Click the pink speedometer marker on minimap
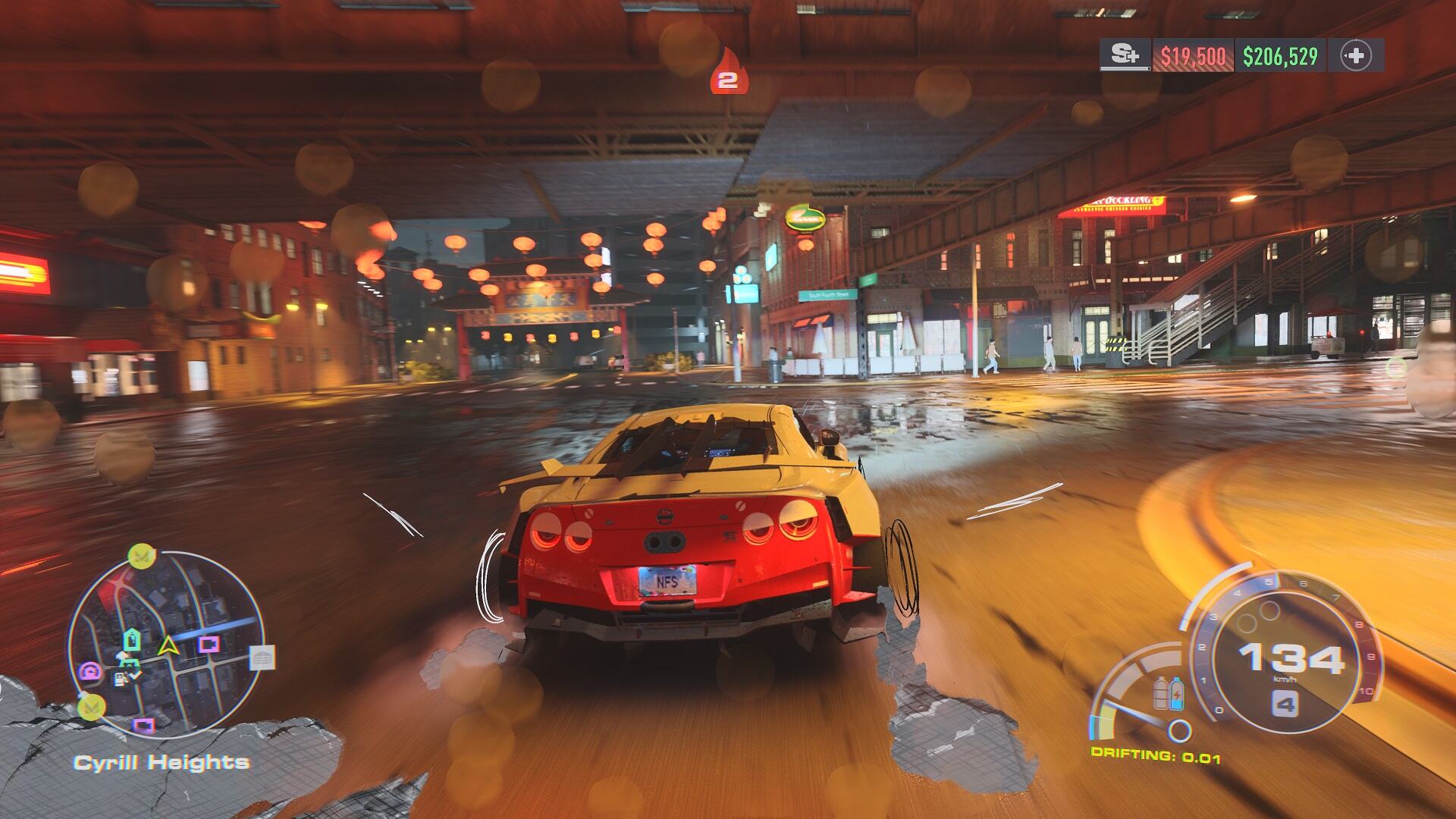Screen dimensions: 1456x819 point(90,672)
